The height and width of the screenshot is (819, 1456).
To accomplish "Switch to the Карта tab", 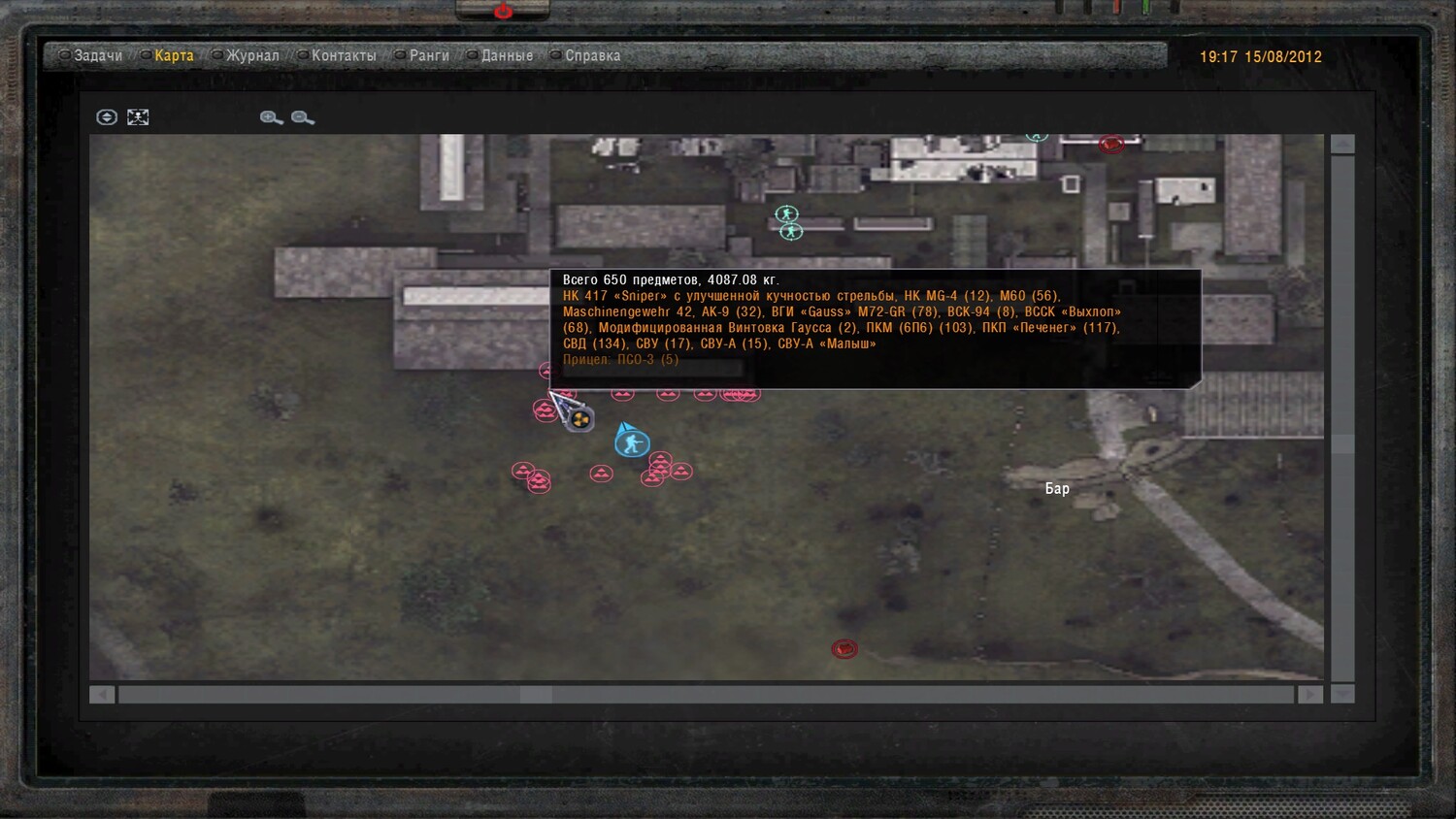I will tap(174, 56).
